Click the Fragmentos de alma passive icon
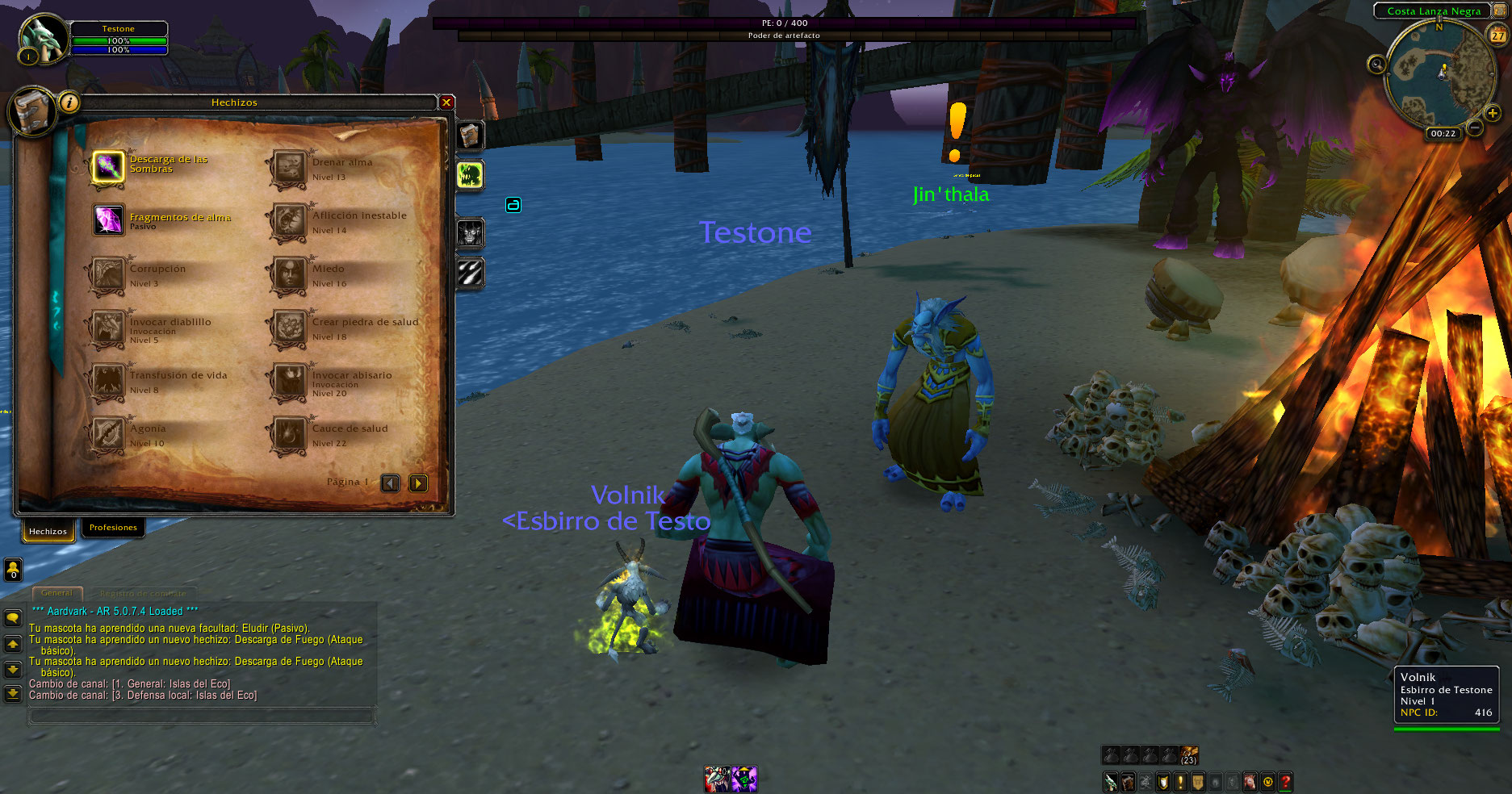 tap(108, 219)
